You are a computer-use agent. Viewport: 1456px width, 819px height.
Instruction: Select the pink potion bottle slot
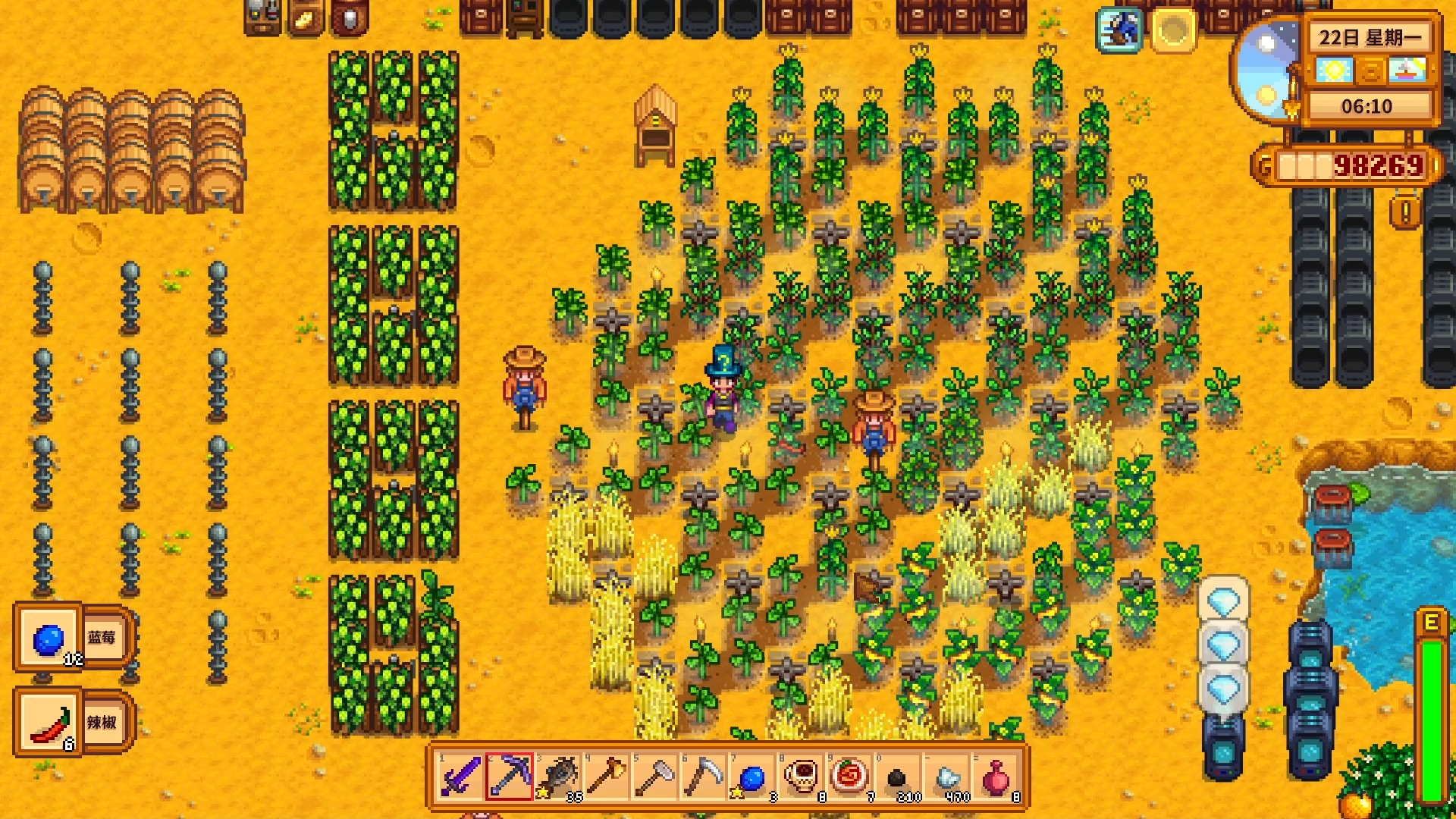[x=996, y=777]
